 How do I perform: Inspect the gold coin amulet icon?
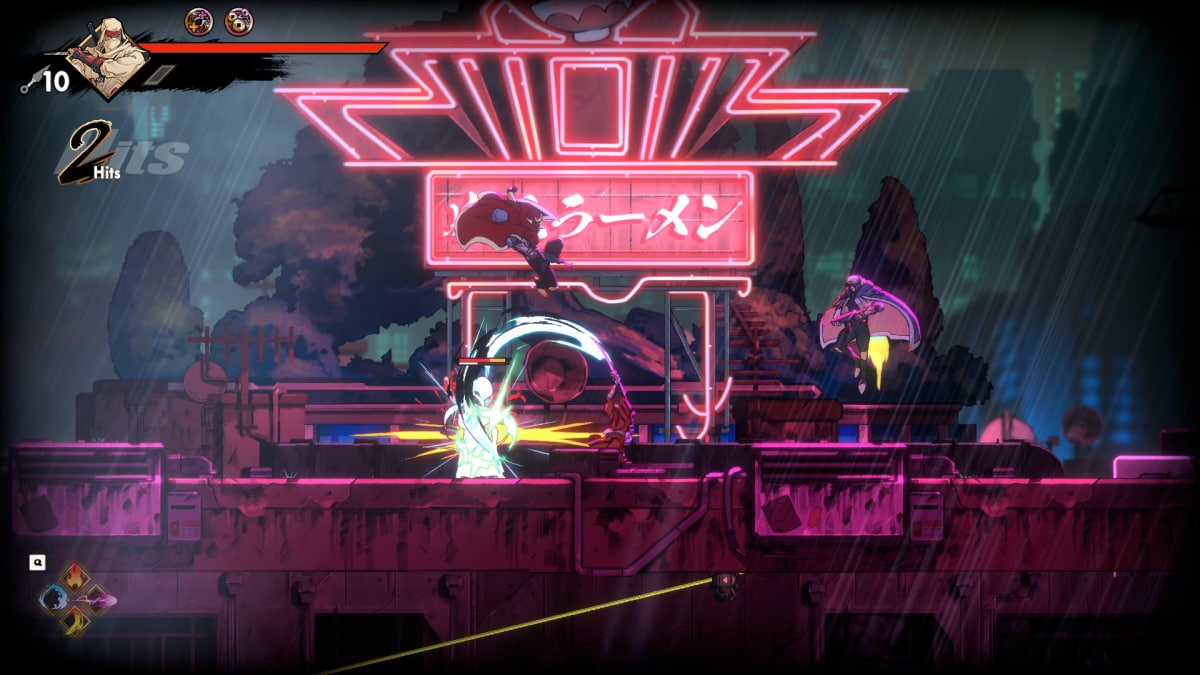coord(238,20)
